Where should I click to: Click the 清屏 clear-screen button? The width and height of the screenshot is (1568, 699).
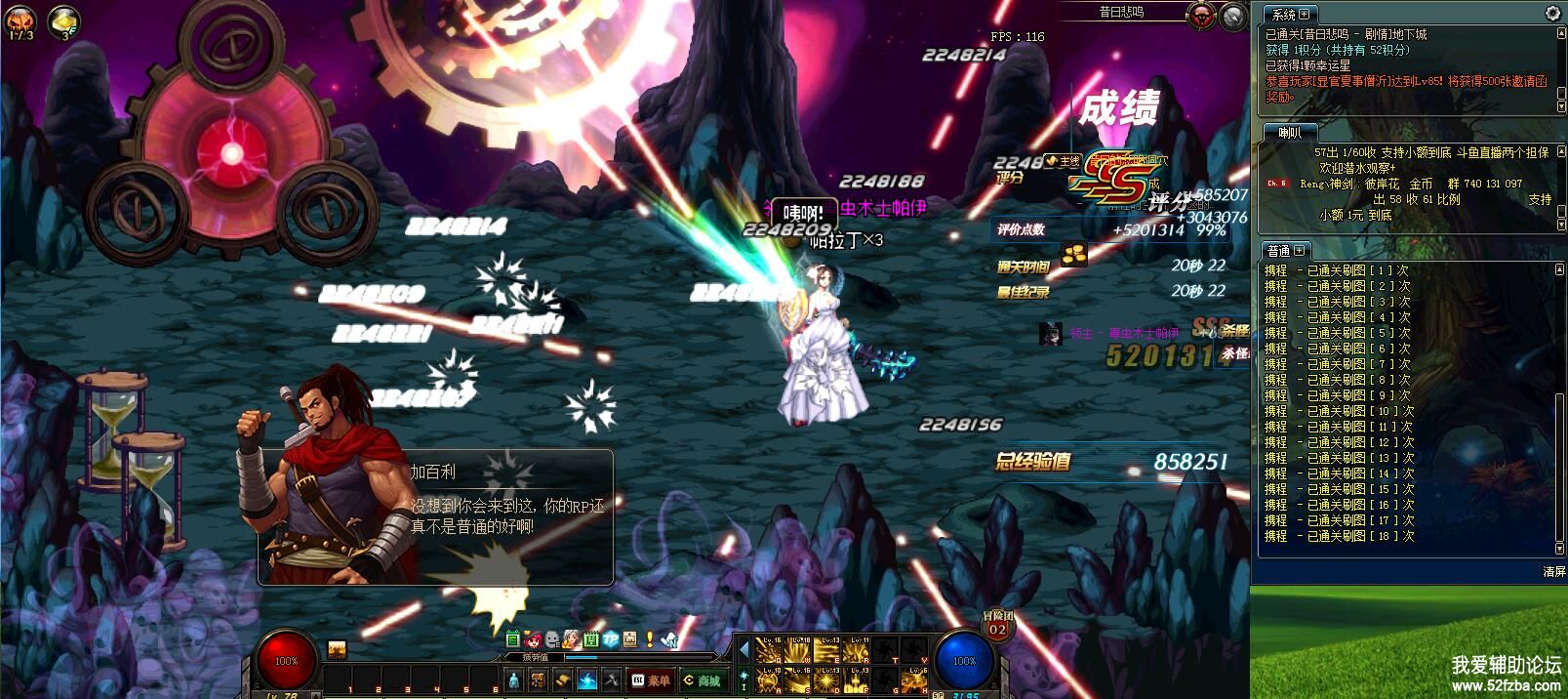[x=1553, y=571]
